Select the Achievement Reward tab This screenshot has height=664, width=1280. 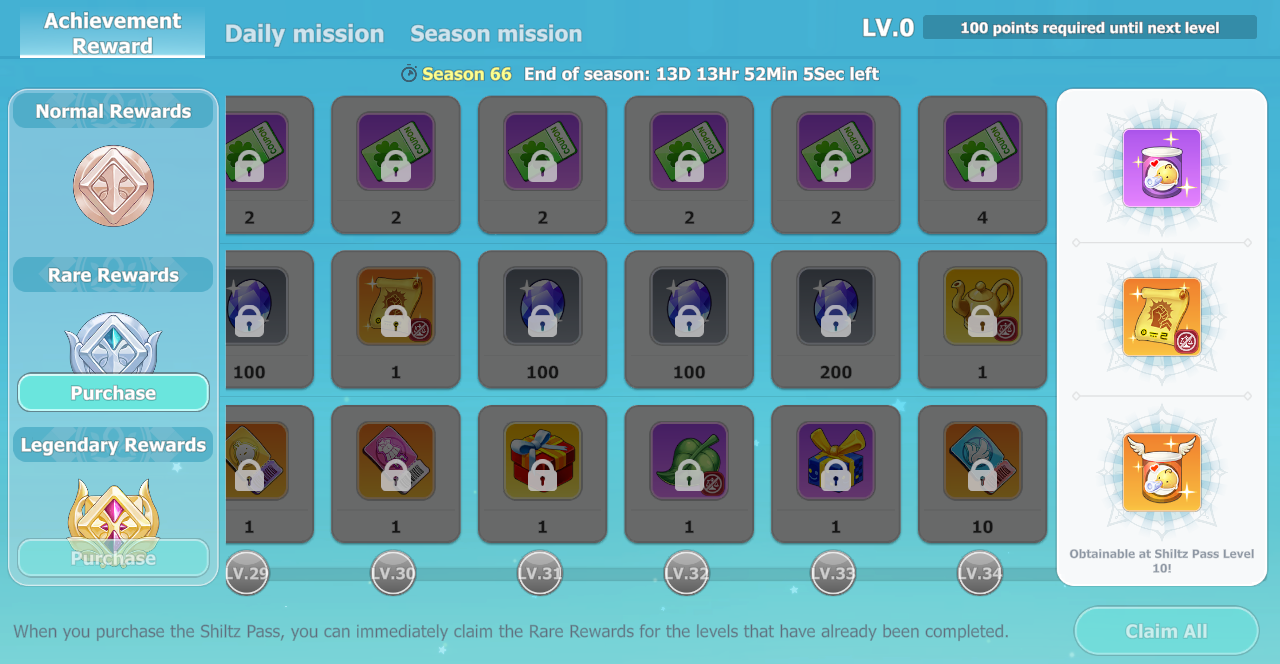pyautogui.click(x=113, y=33)
